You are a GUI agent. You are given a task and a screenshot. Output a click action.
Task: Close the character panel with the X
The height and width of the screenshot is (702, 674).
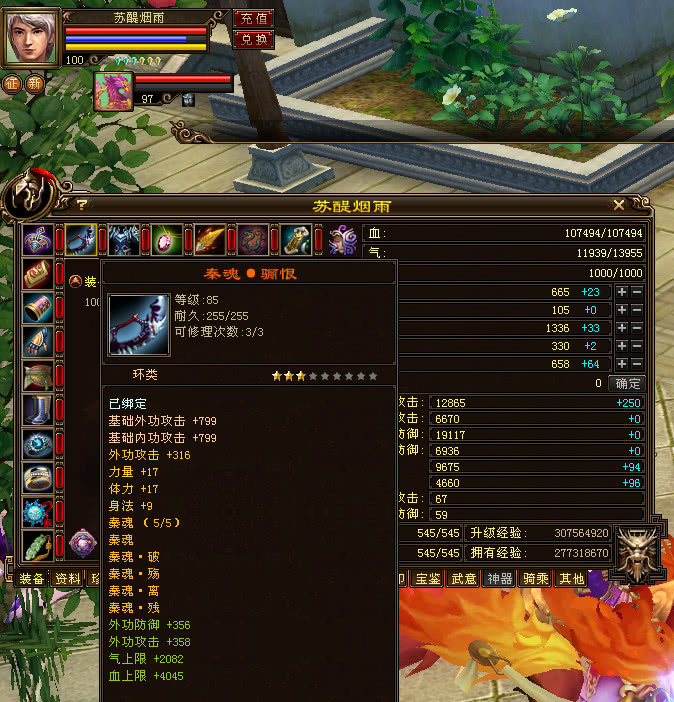tap(619, 205)
